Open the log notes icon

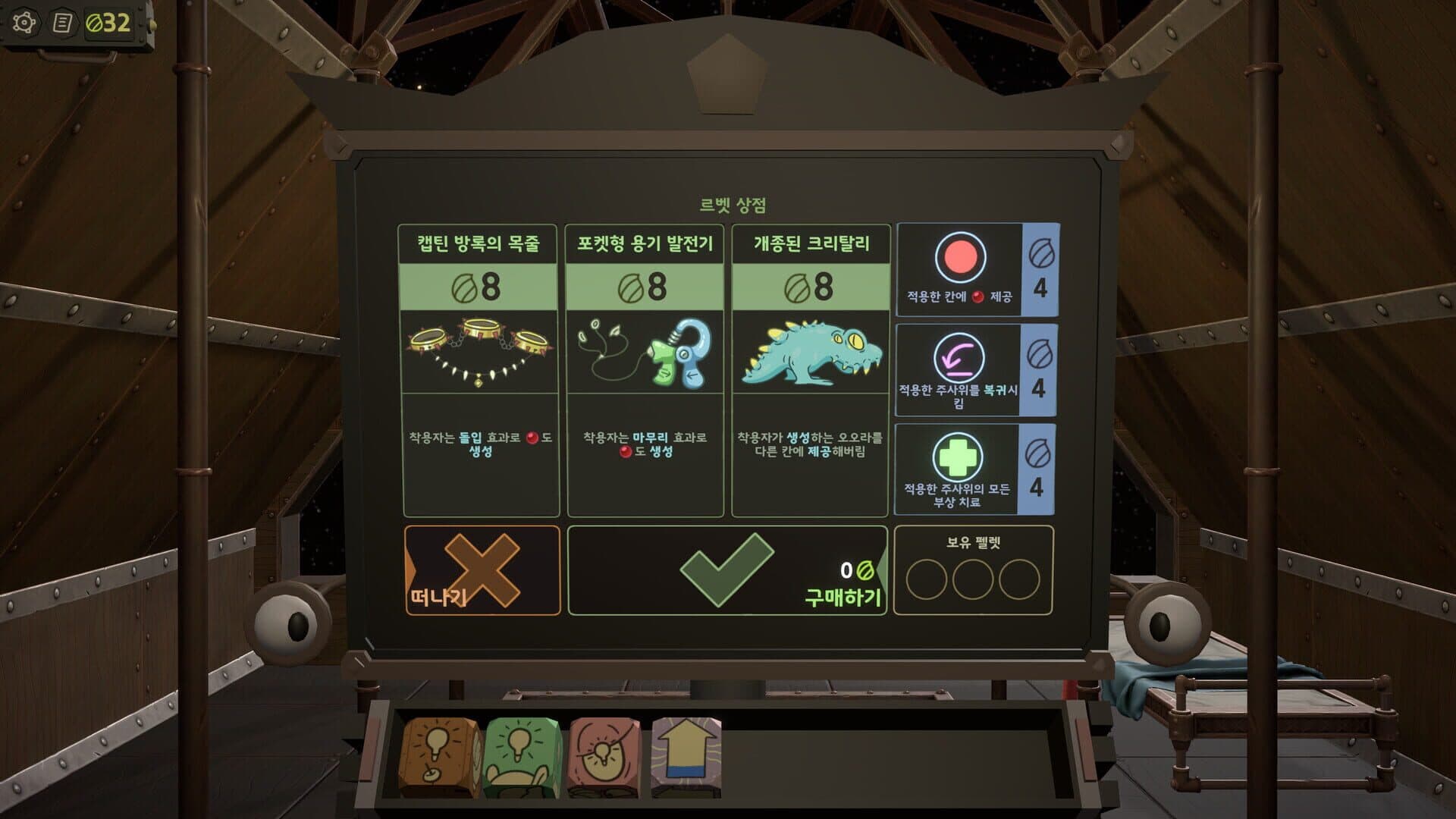tap(63, 23)
